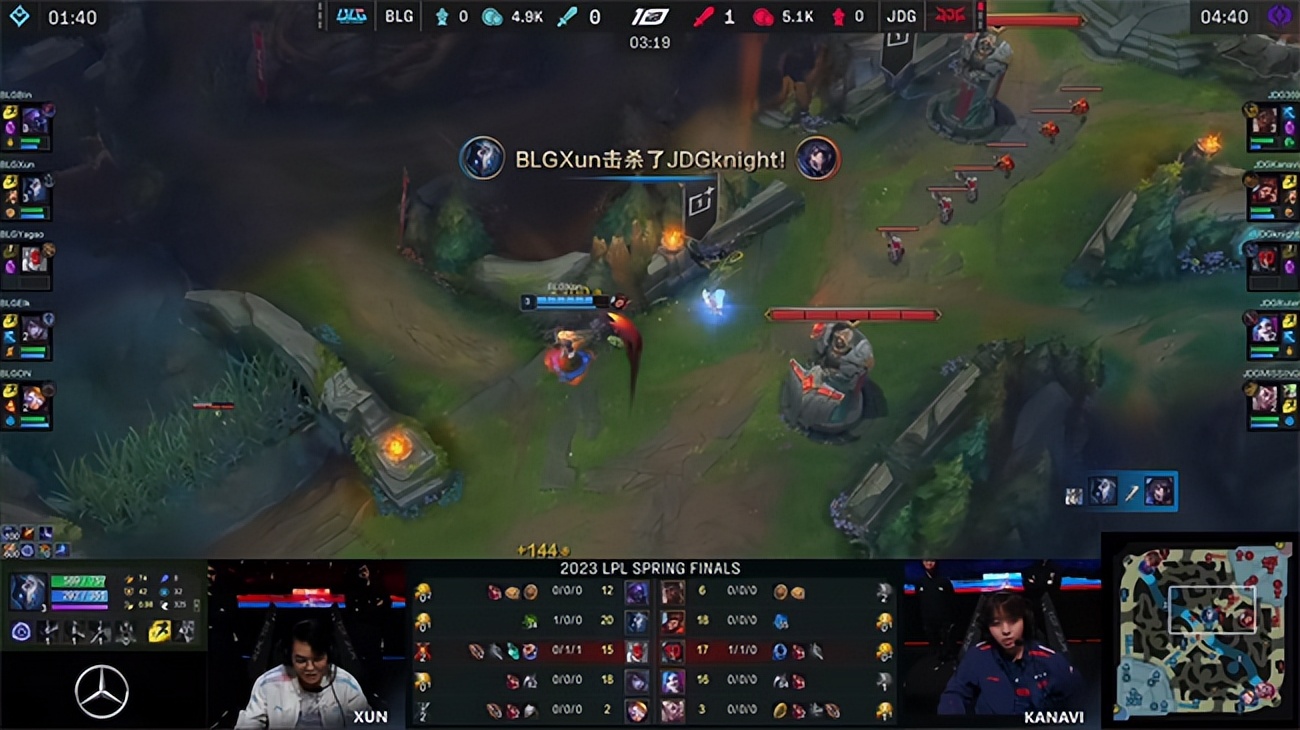Click Kindred's passive ability icon in stats panel
1300x730 pixels.
[21, 631]
